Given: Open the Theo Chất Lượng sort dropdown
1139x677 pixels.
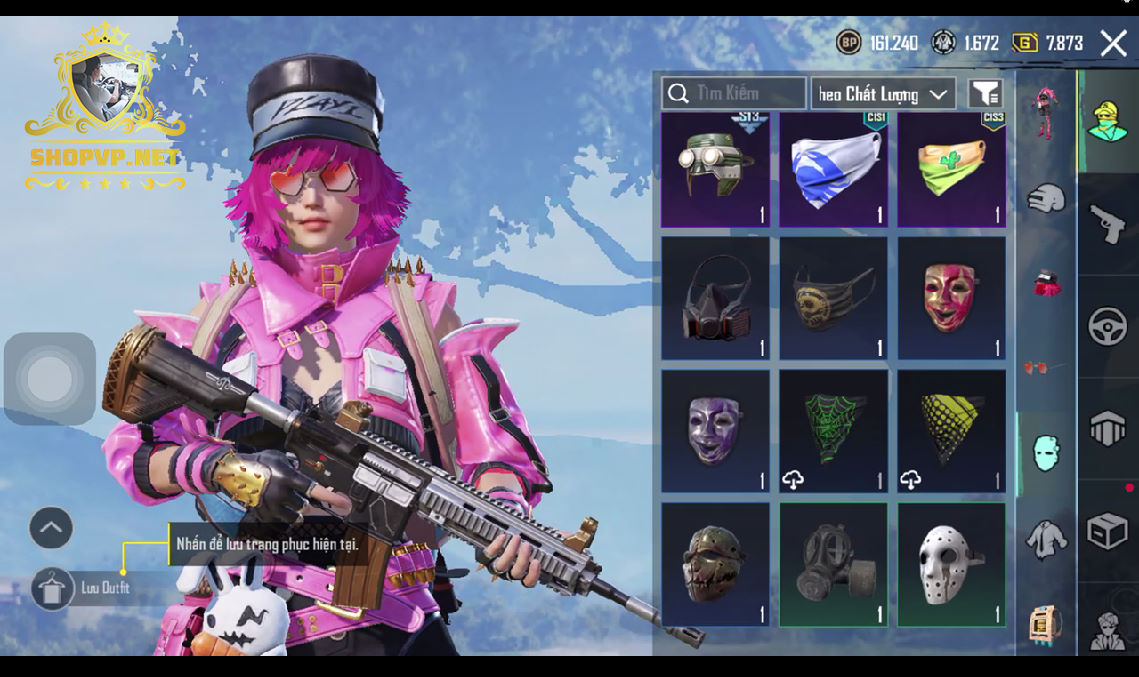Looking at the screenshot, I should [x=882, y=94].
